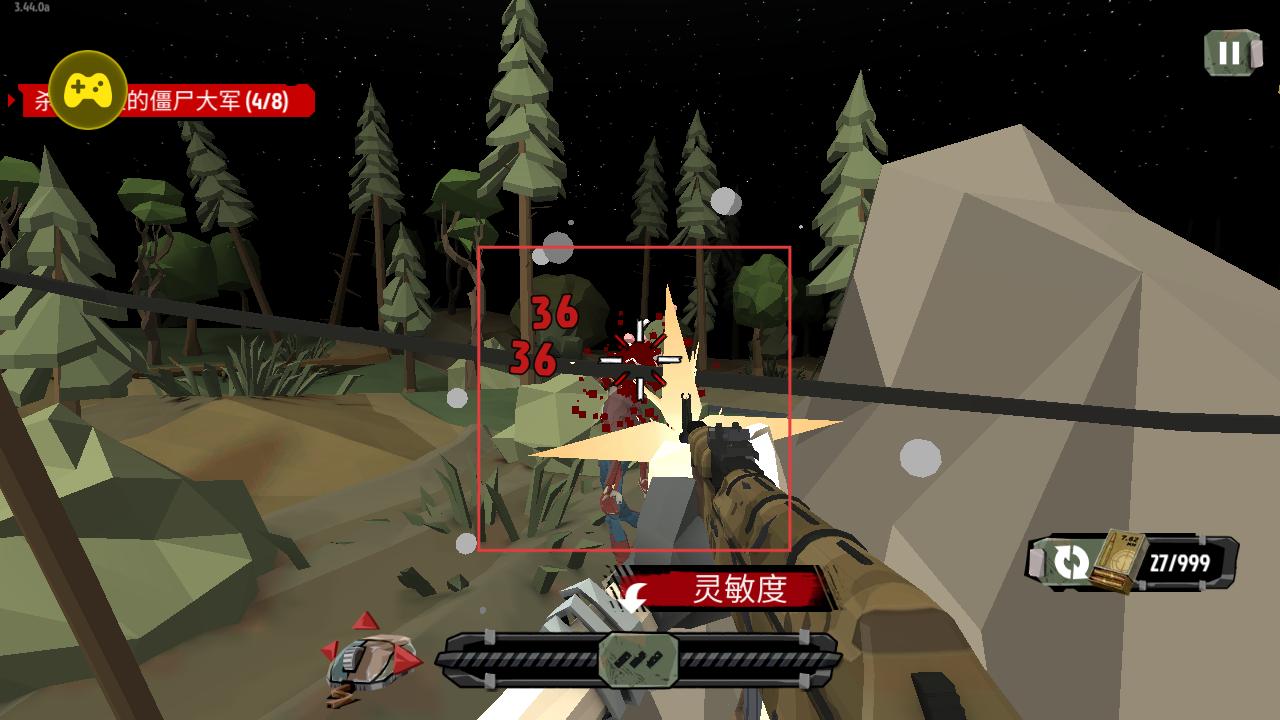
Task: Open the yellow gamepad overlay icon
Action: point(88,91)
